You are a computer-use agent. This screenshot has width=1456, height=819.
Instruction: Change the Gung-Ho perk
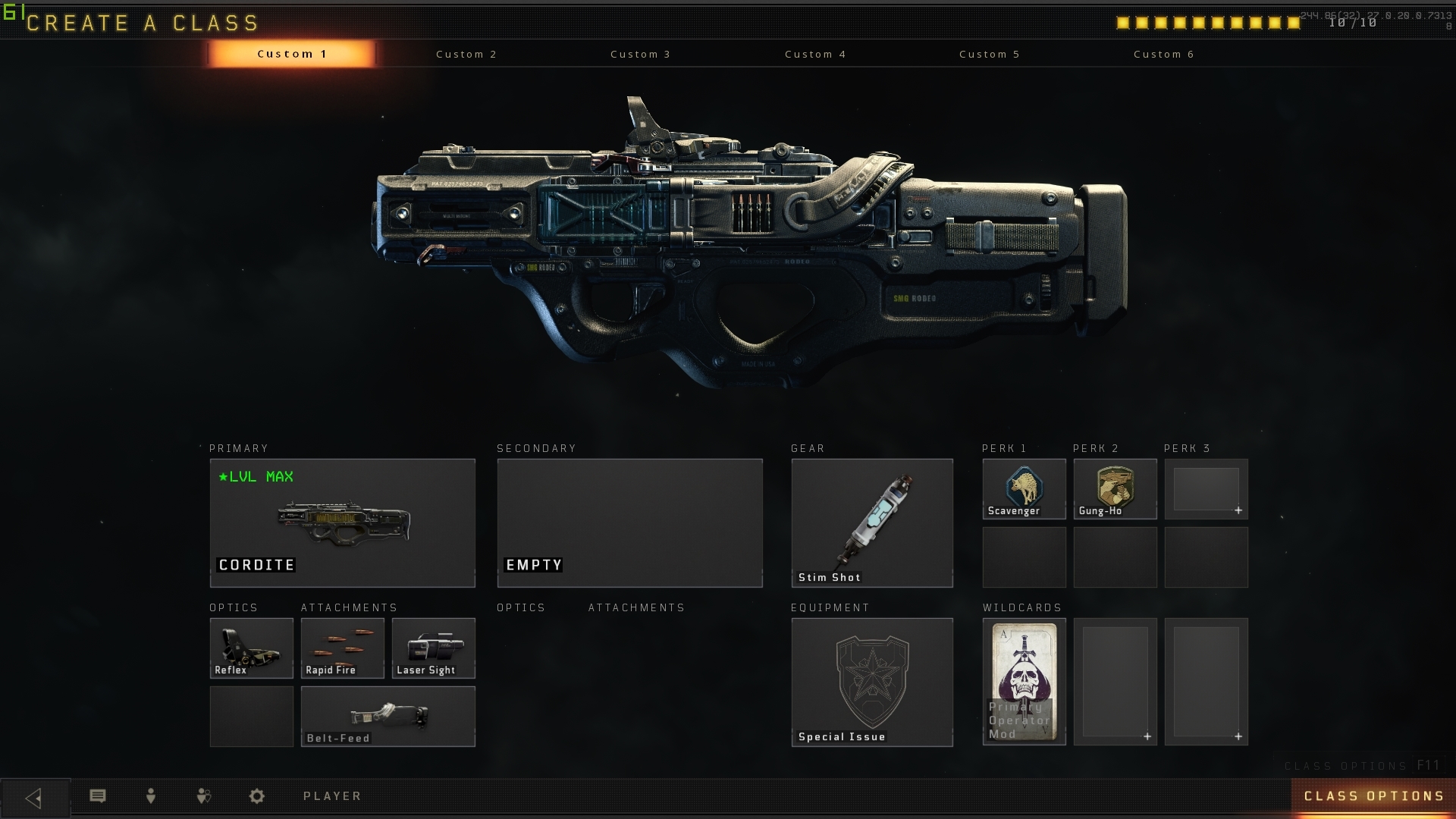[1115, 489]
